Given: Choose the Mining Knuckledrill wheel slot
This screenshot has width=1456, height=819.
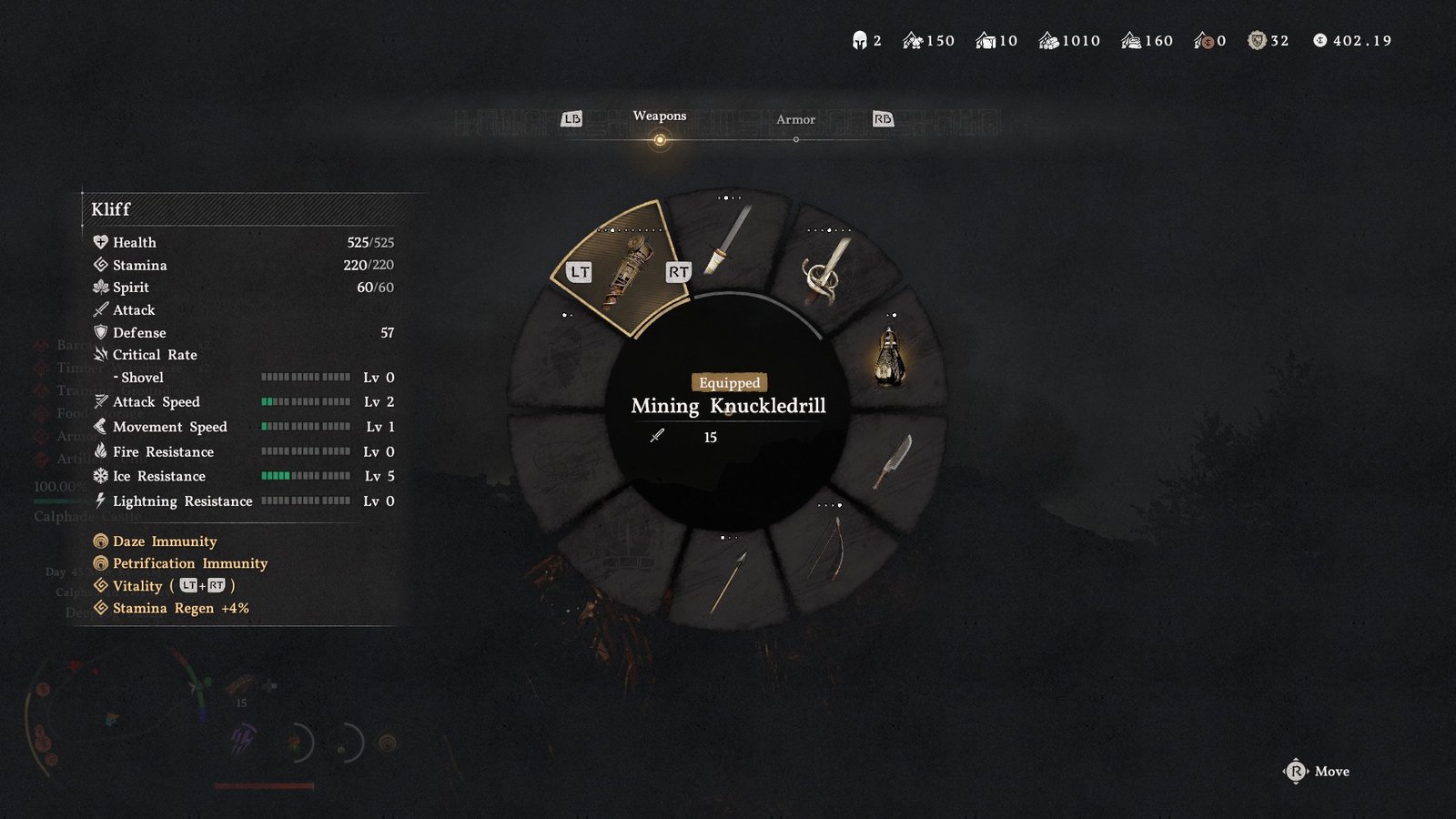Looking at the screenshot, I should [x=628, y=270].
